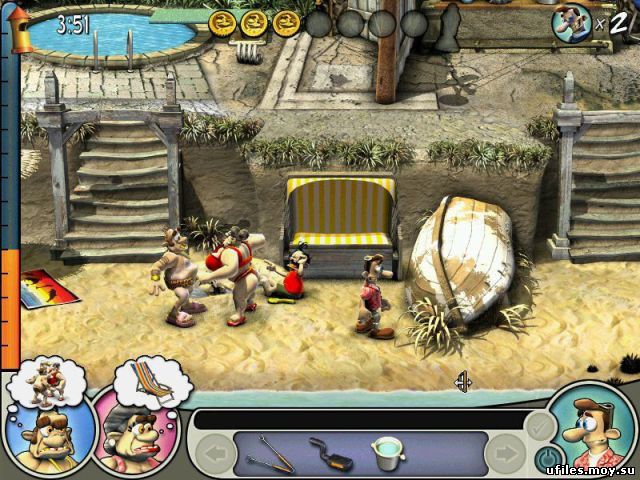The width and height of the screenshot is (640, 480).
Task: Click the inventory right arrow button
Action: coord(504,455)
